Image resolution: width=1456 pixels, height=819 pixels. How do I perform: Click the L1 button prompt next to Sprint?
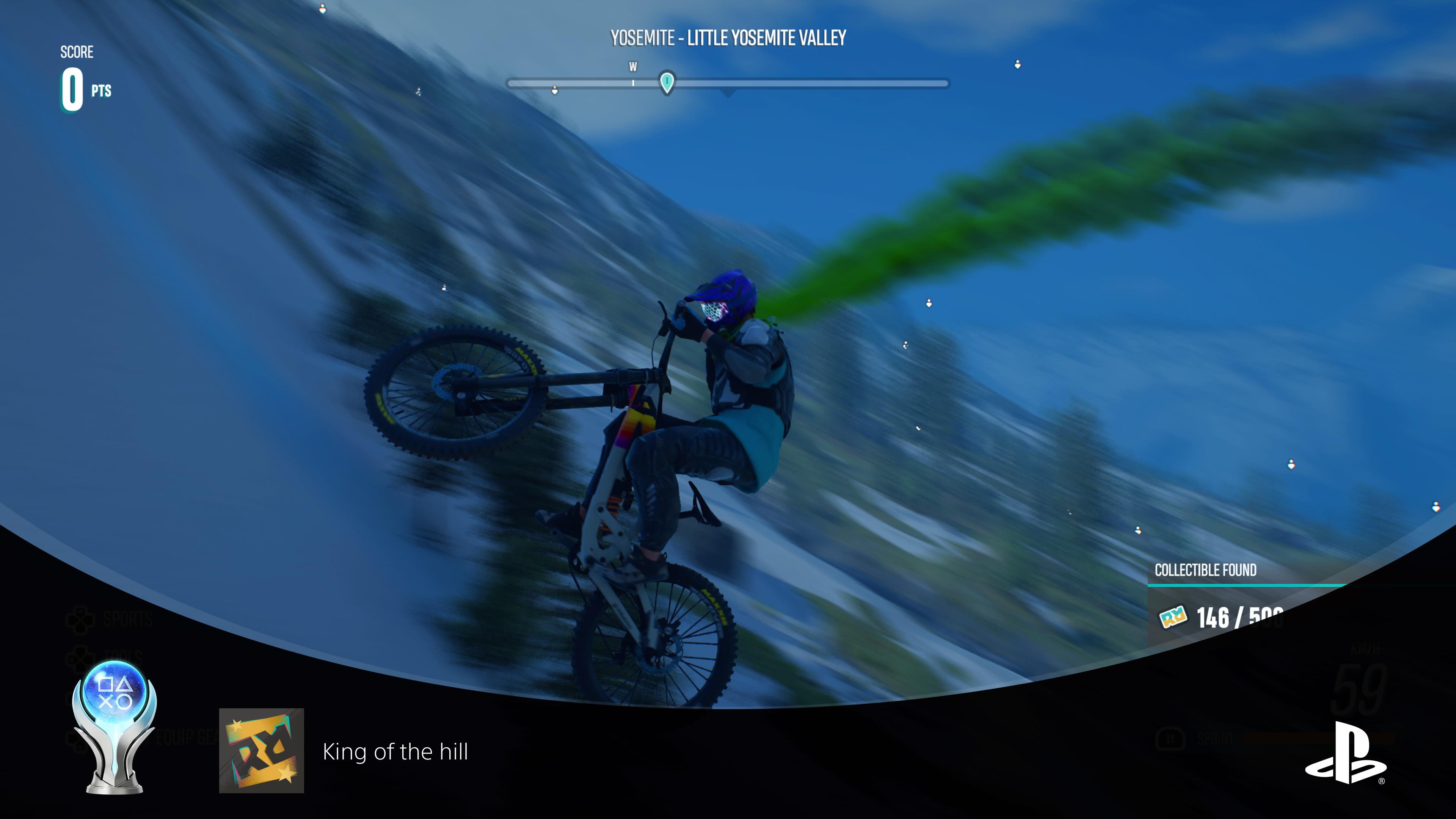[1169, 739]
